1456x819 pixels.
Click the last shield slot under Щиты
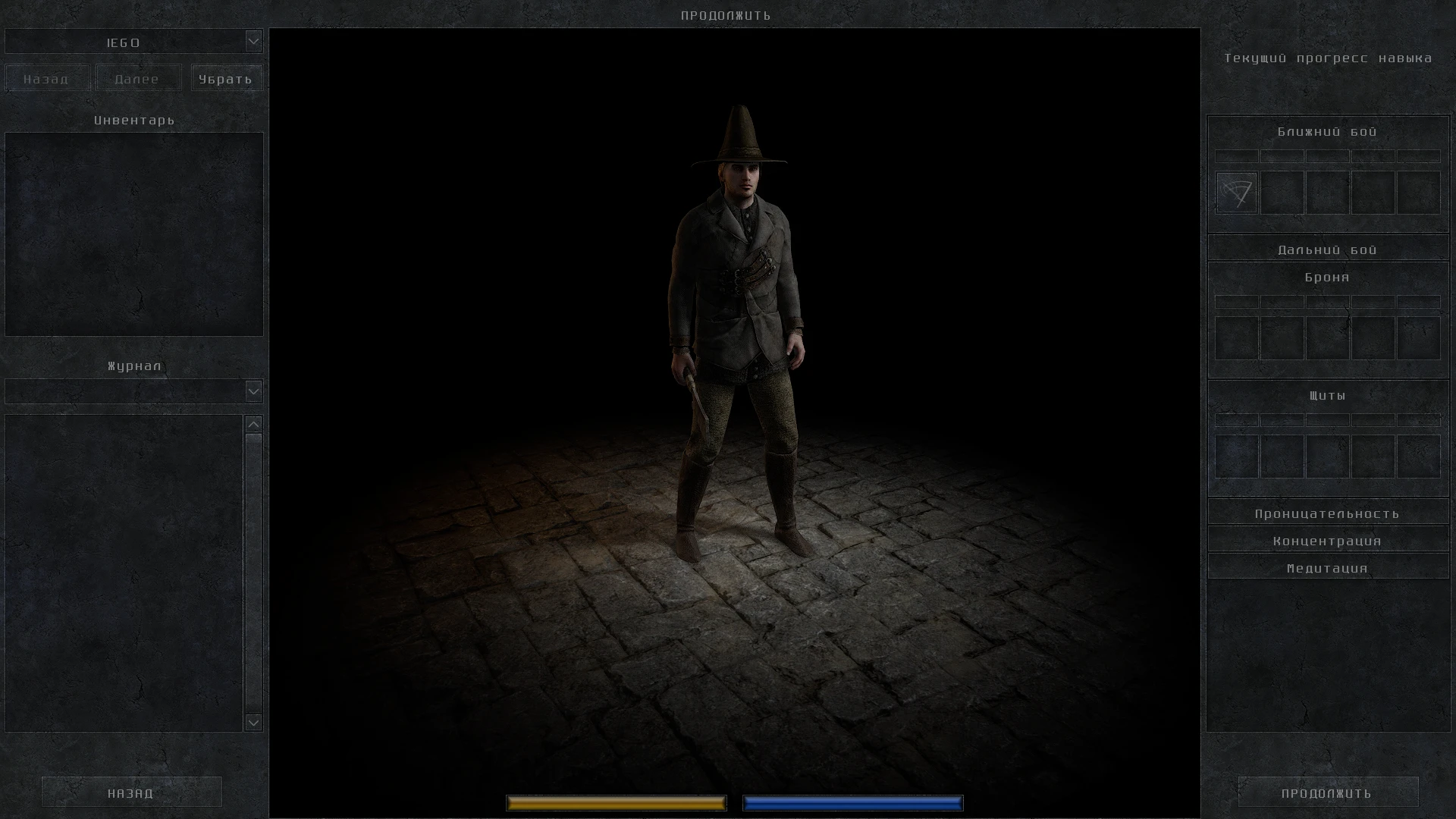pyautogui.click(x=1417, y=456)
